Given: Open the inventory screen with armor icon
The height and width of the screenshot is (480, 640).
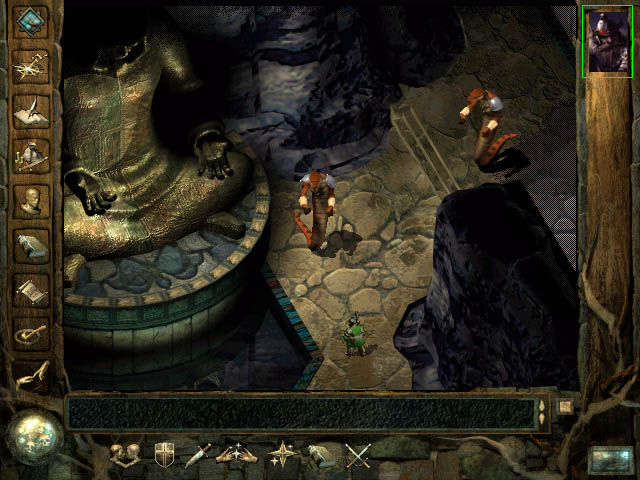Looking at the screenshot, I should click(30, 153).
